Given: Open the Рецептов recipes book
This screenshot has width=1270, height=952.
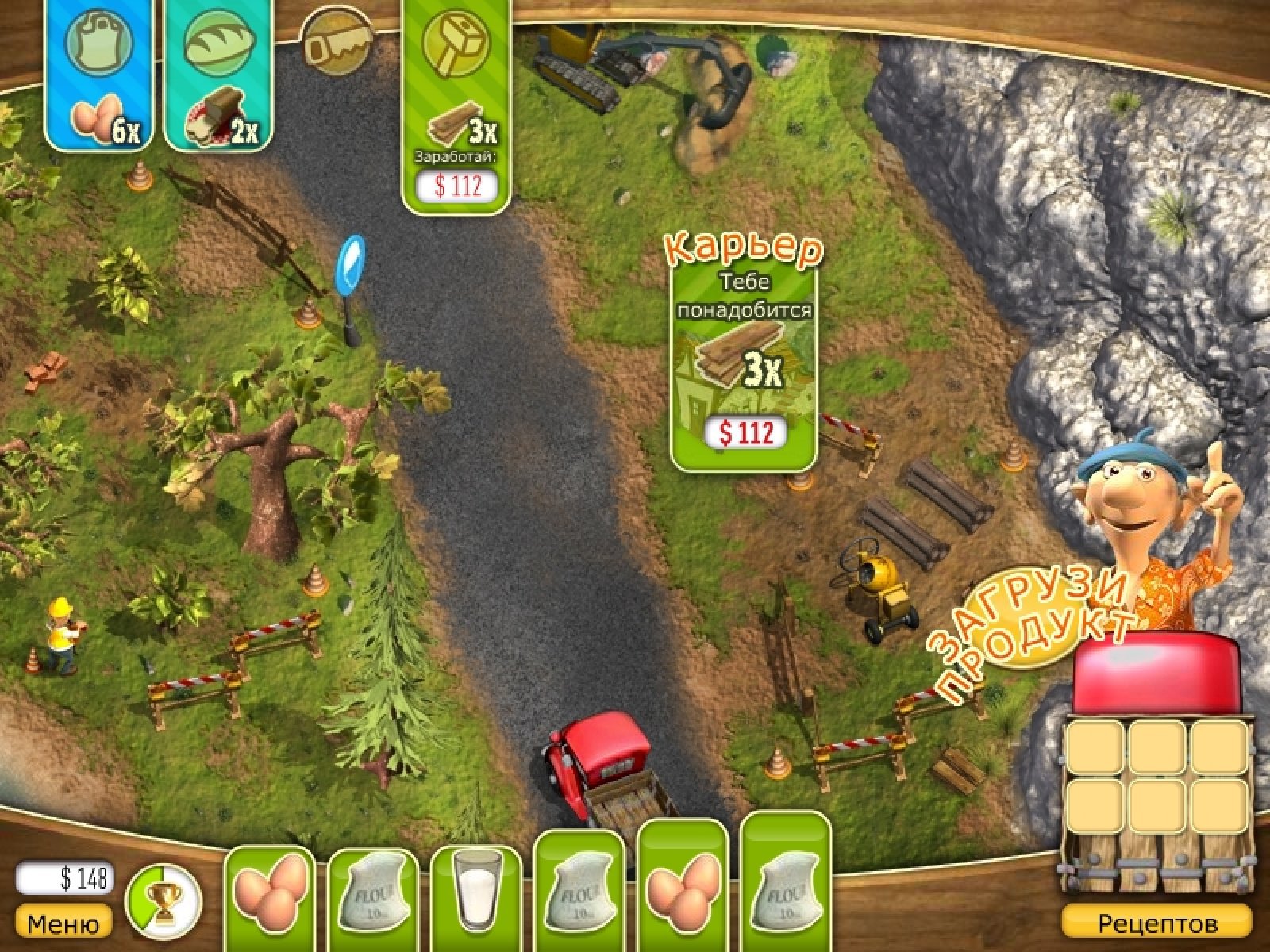Looking at the screenshot, I should [1157, 924].
